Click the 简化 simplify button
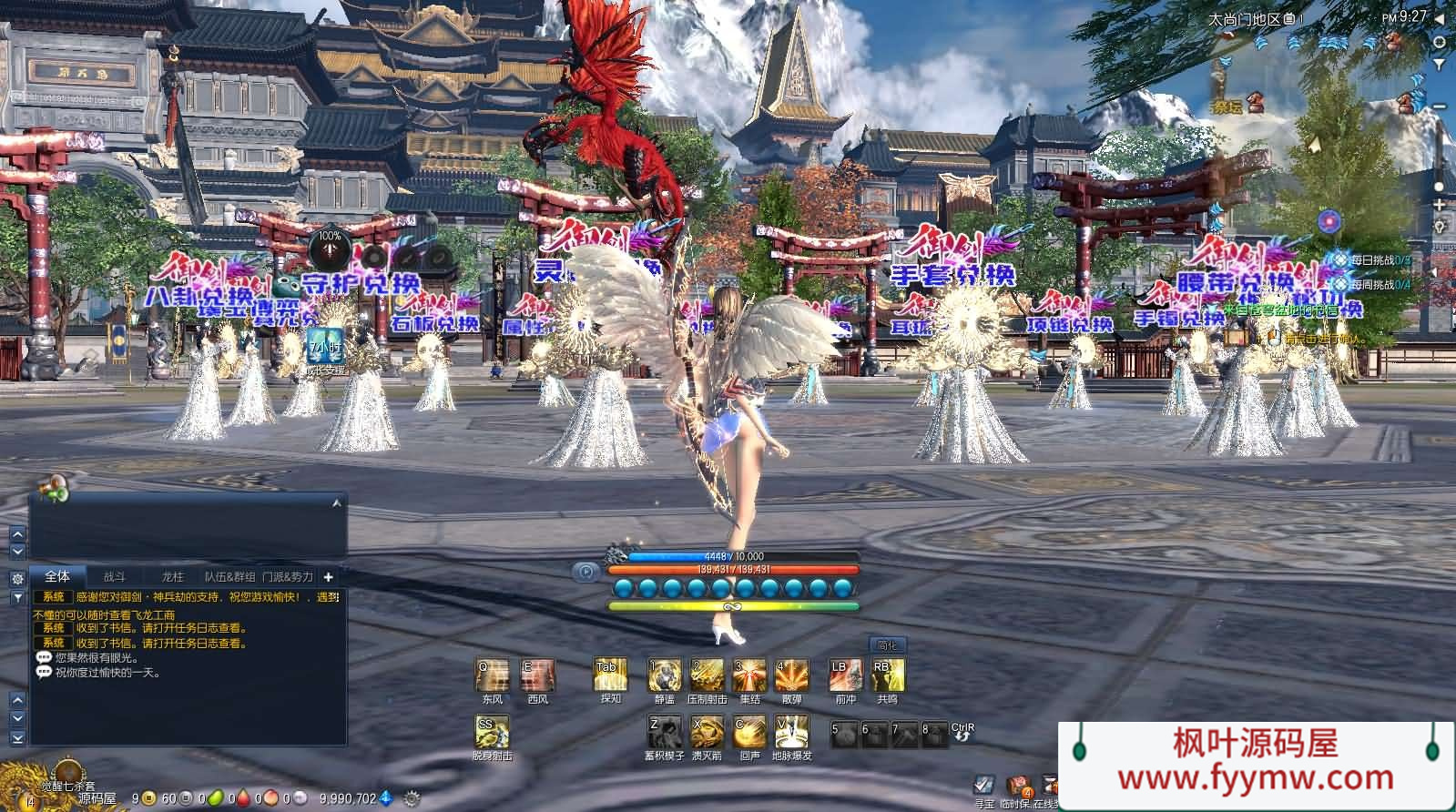 tap(887, 645)
